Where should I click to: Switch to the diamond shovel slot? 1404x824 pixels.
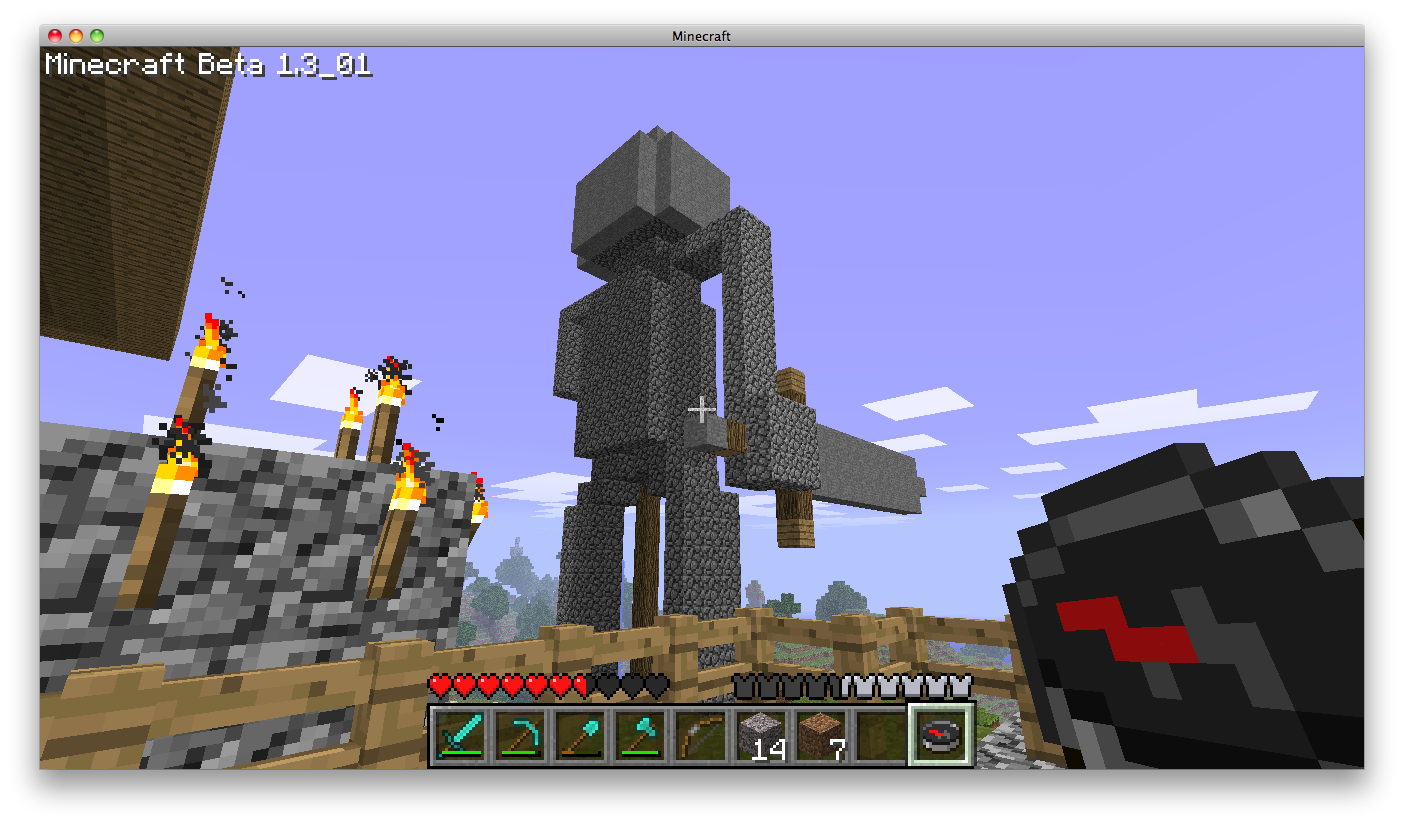click(580, 736)
